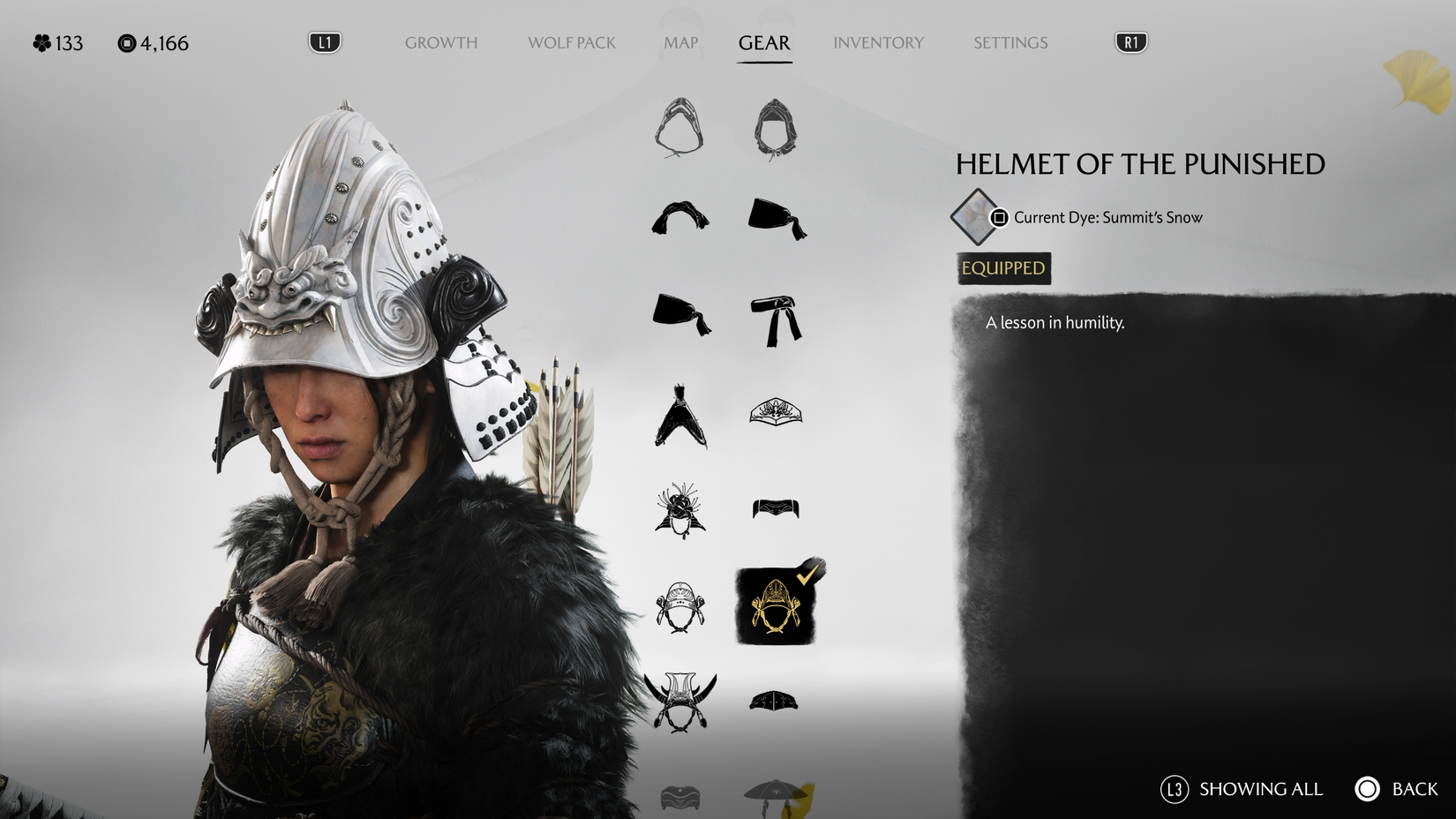
Task: Switch to the Inventory tab
Action: [879, 41]
